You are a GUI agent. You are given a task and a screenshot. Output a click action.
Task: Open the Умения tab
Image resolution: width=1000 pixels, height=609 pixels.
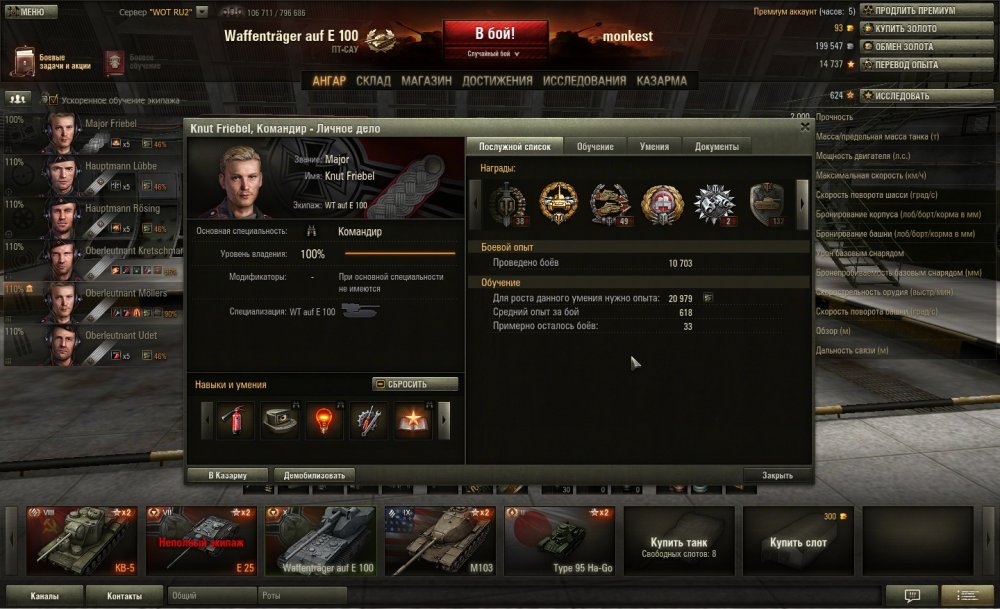pos(654,147)
